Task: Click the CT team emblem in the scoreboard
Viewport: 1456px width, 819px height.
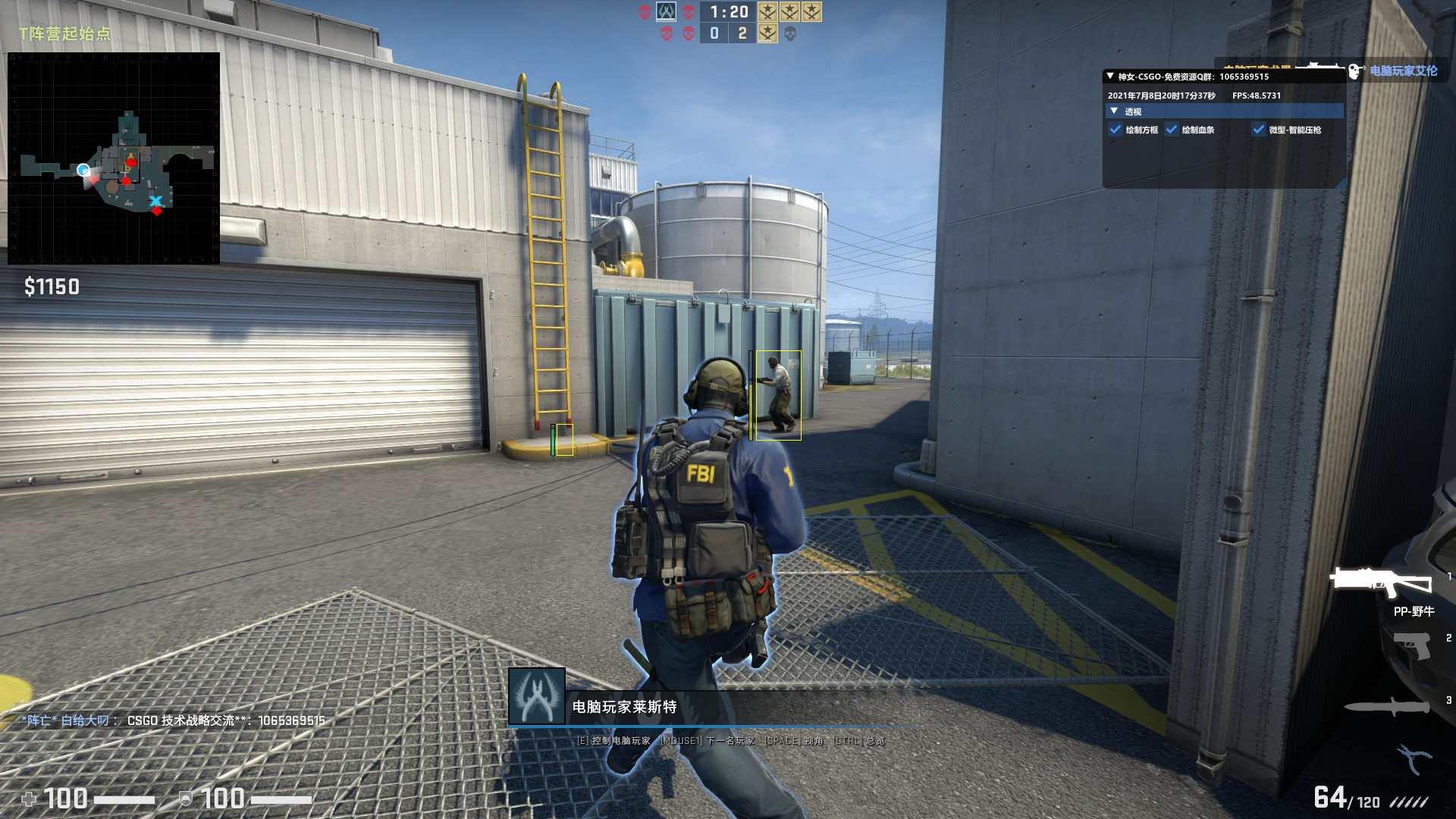Action: pyautogui.click(x=666, y=11)
